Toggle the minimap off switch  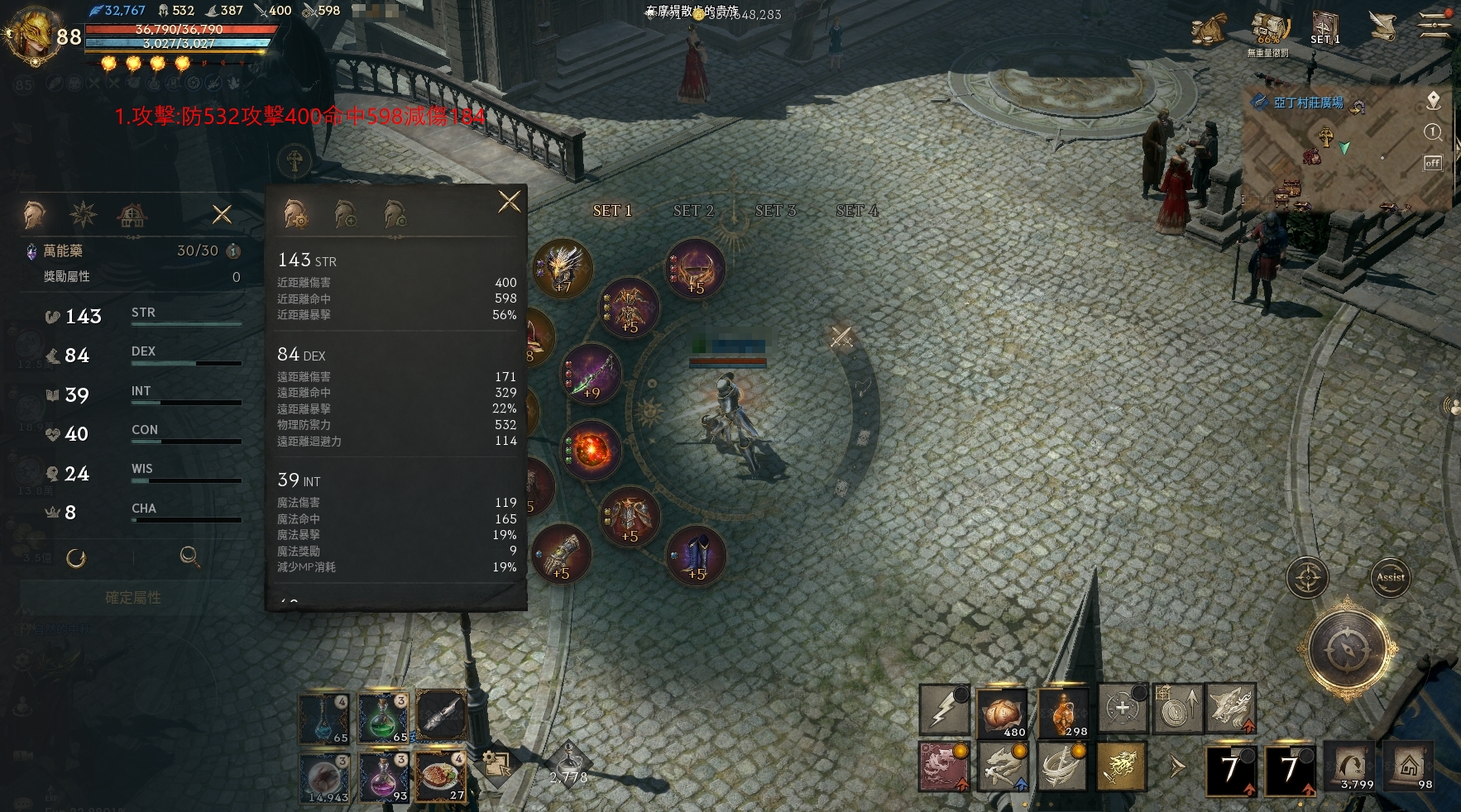coord(1432,163)
